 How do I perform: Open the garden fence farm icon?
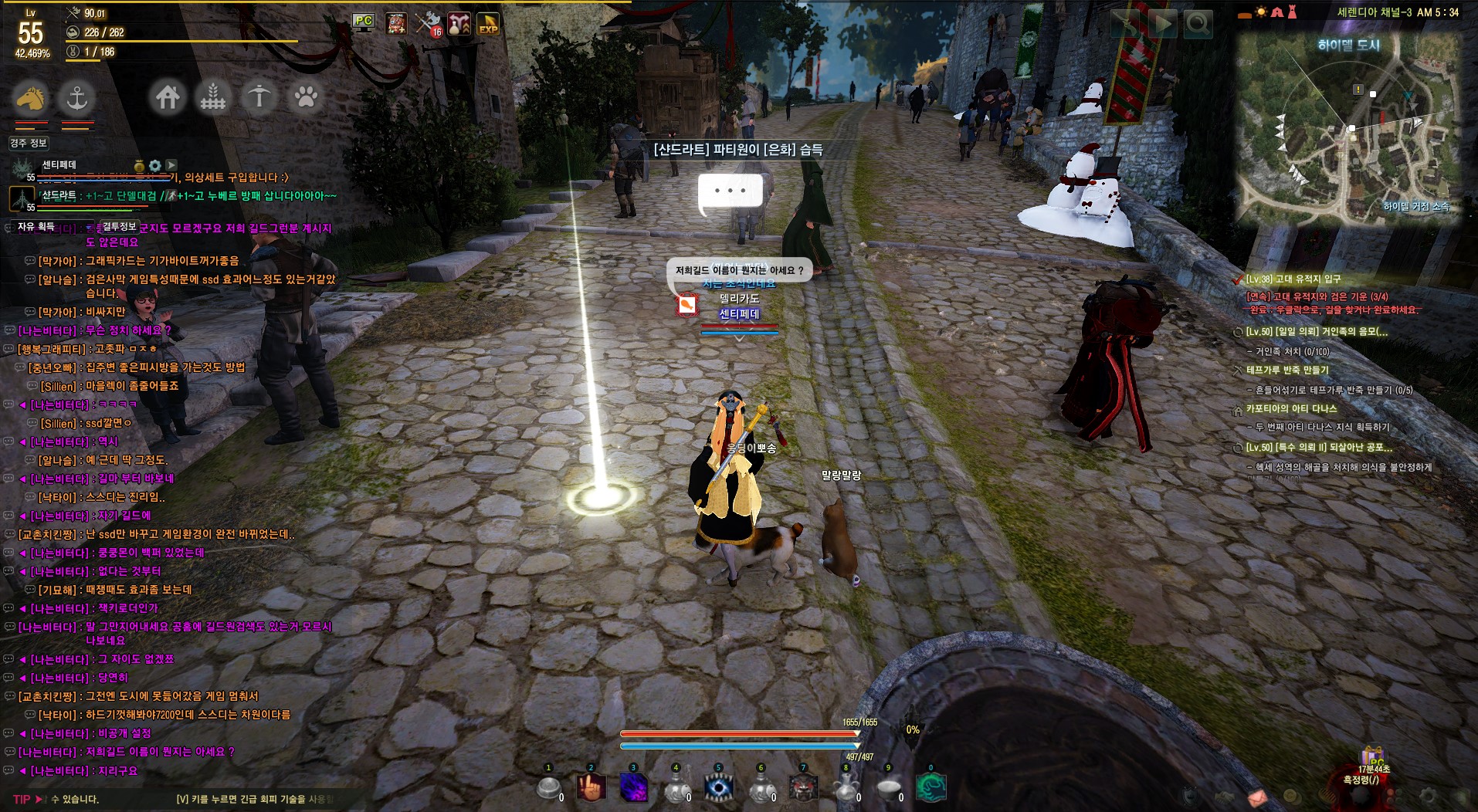coord(213,97)
